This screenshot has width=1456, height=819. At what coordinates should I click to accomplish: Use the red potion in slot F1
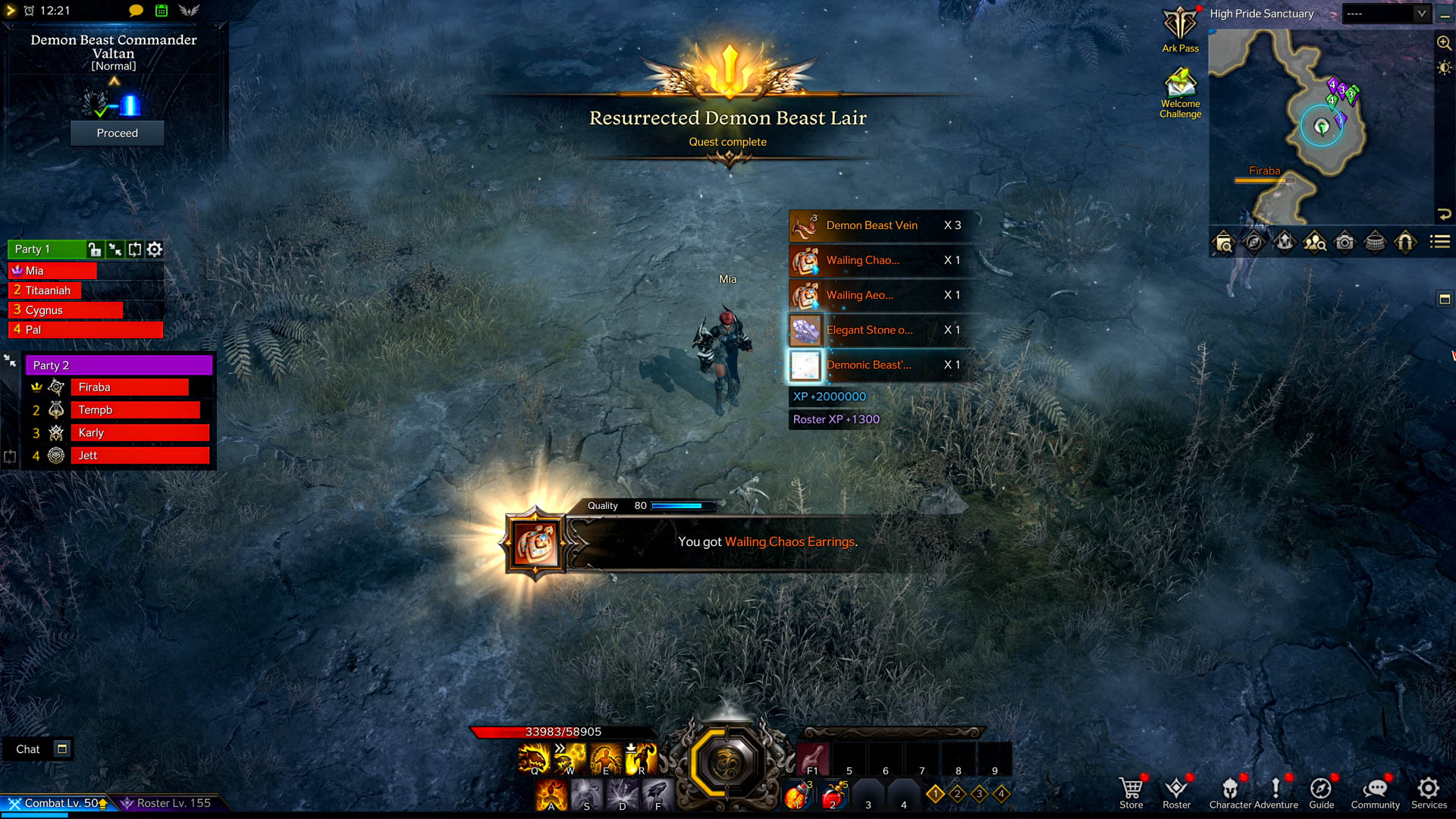coord(812,758)
